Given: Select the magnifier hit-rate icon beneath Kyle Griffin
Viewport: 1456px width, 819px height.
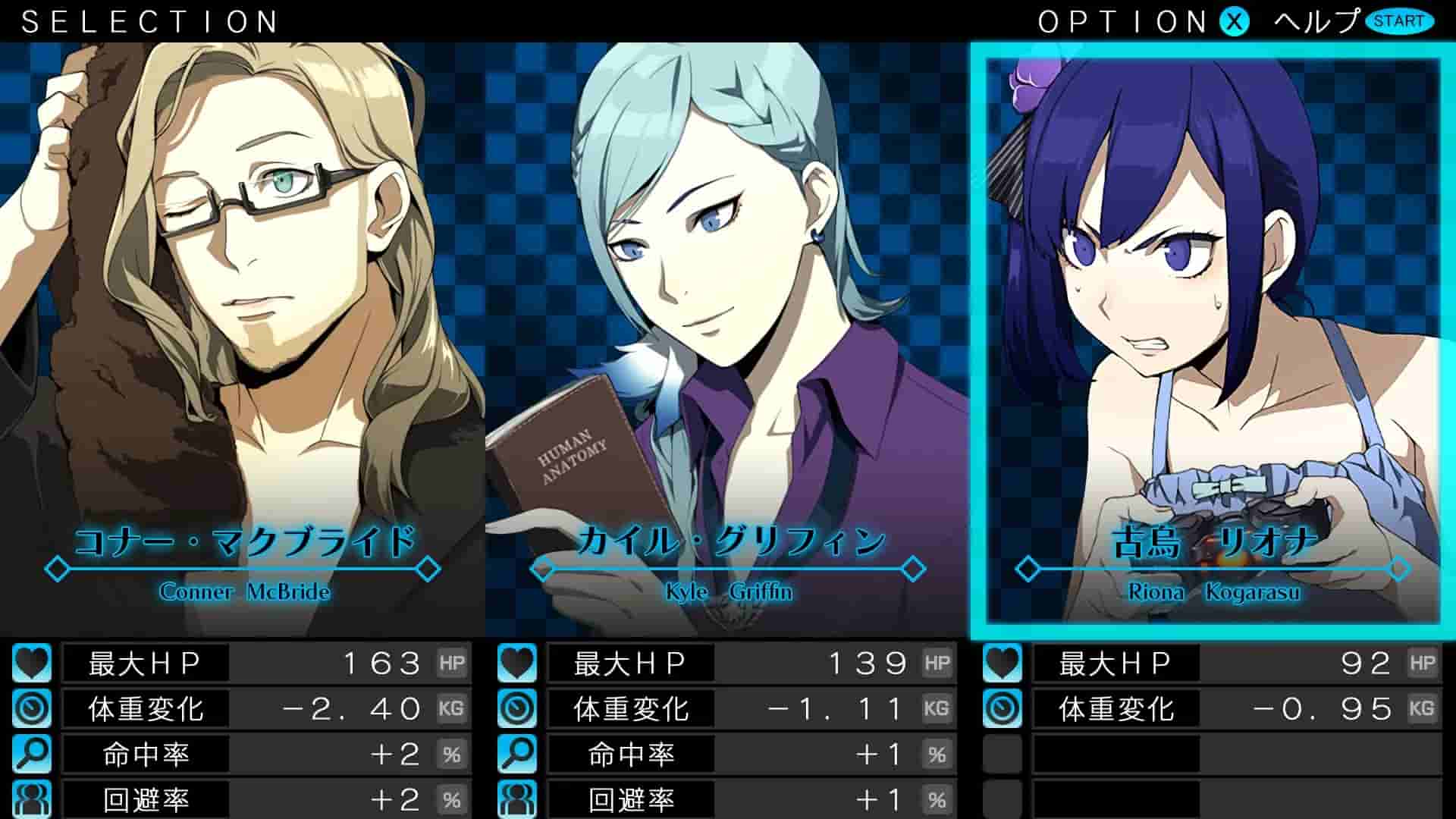Looking at the screenshot, I should click(516, 755).
